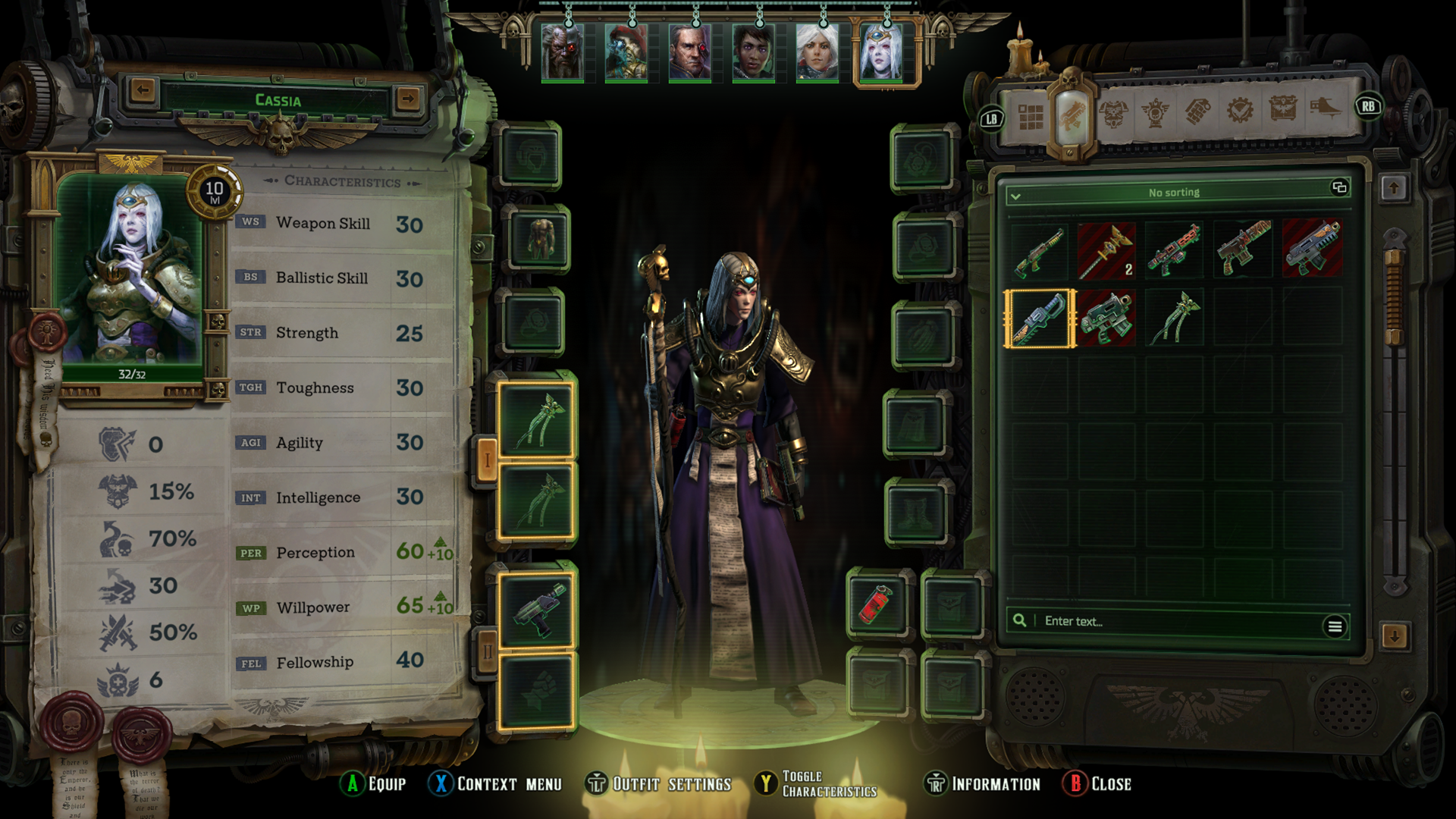
Task: Select the bearded old man party portrait
Action: coord(562,52)
